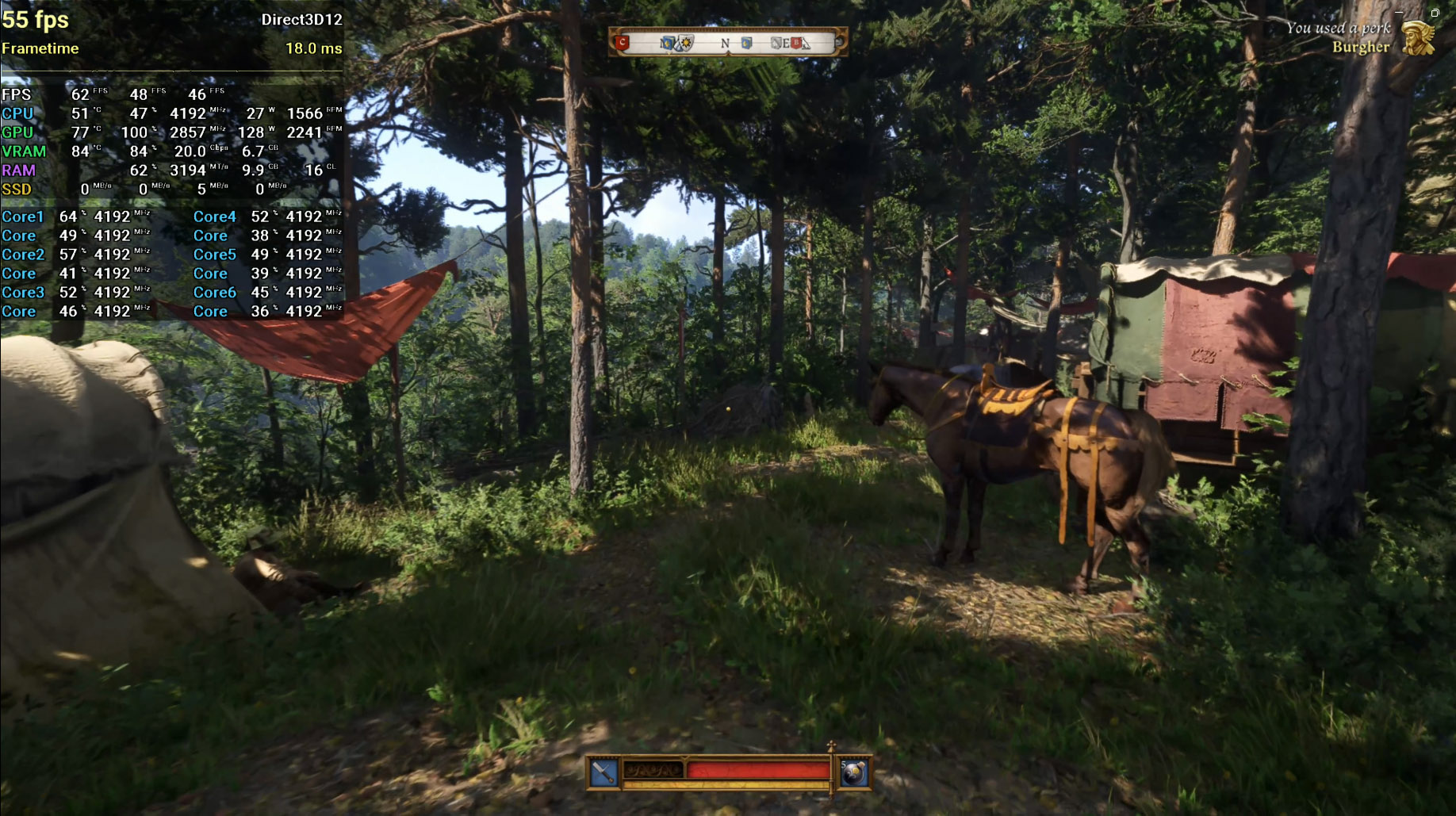Image resolution: width=1456 pixels, height=816 pixels.
Task: Open the Burgher perk notification icon
Action: 1419,38
